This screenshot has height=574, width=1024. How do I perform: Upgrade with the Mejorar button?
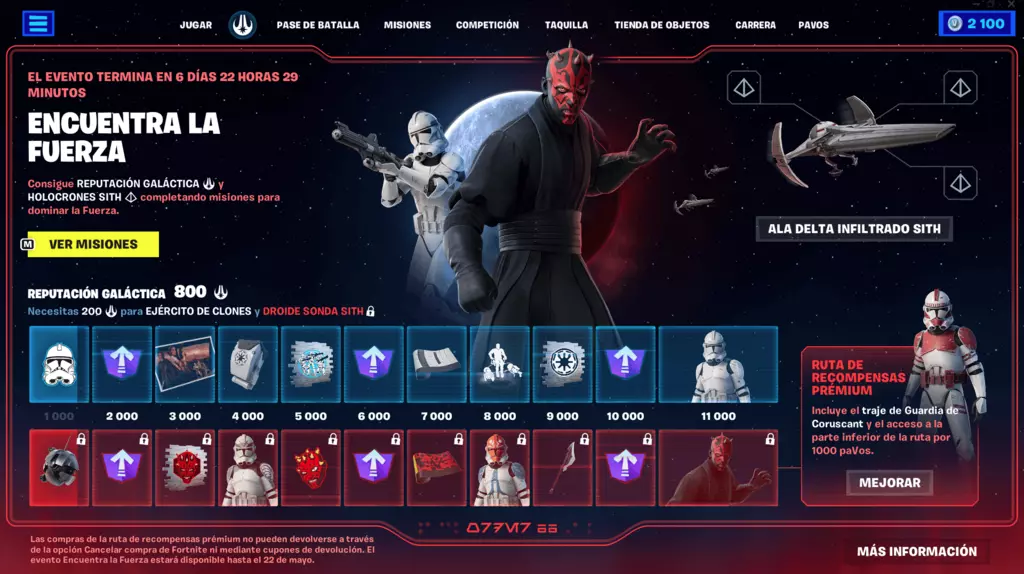click(889, 483)
